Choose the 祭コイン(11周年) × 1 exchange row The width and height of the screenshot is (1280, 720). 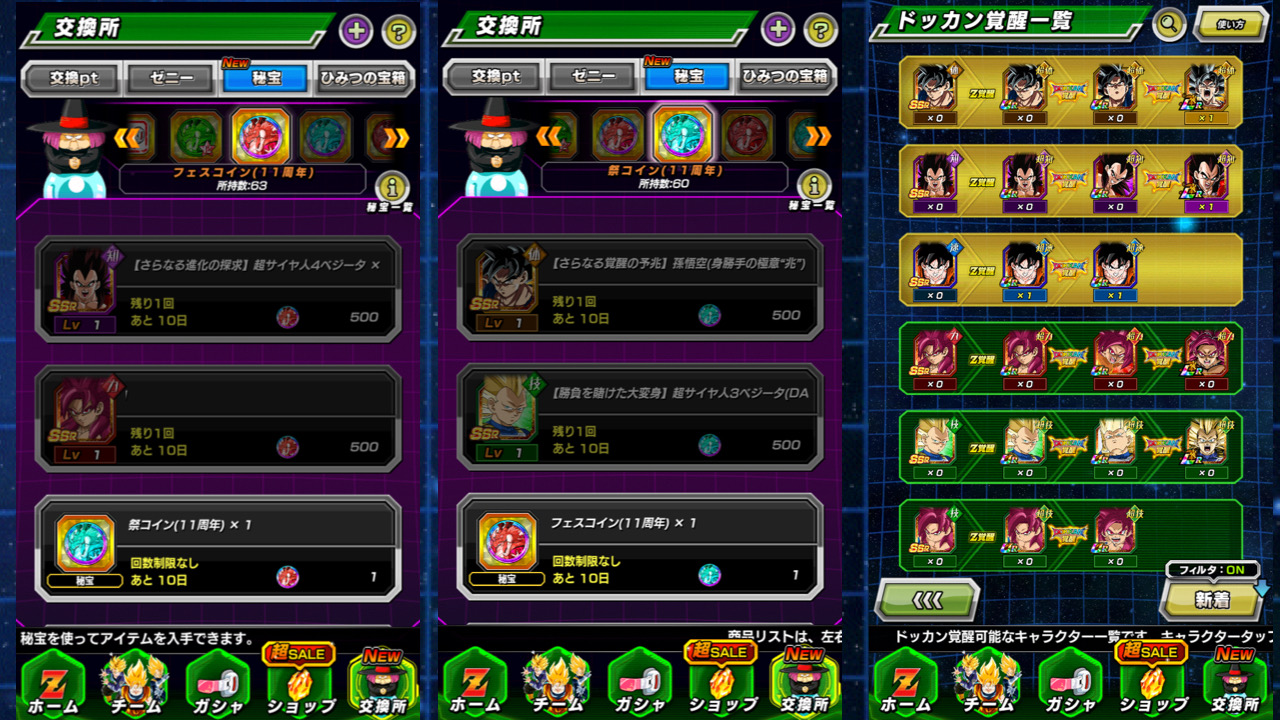[218, 548]
